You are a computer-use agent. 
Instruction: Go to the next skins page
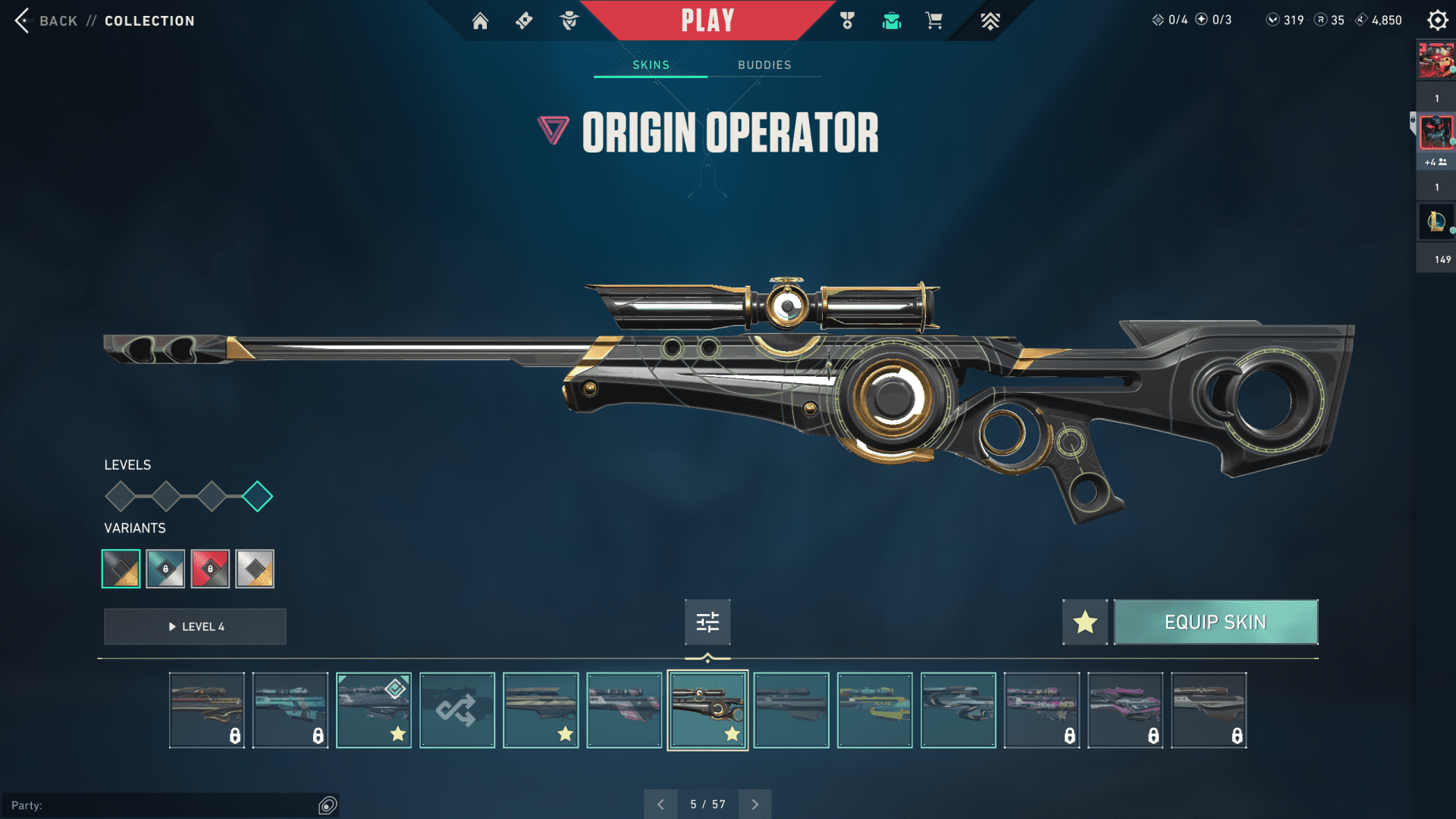(x=755, y=805)
